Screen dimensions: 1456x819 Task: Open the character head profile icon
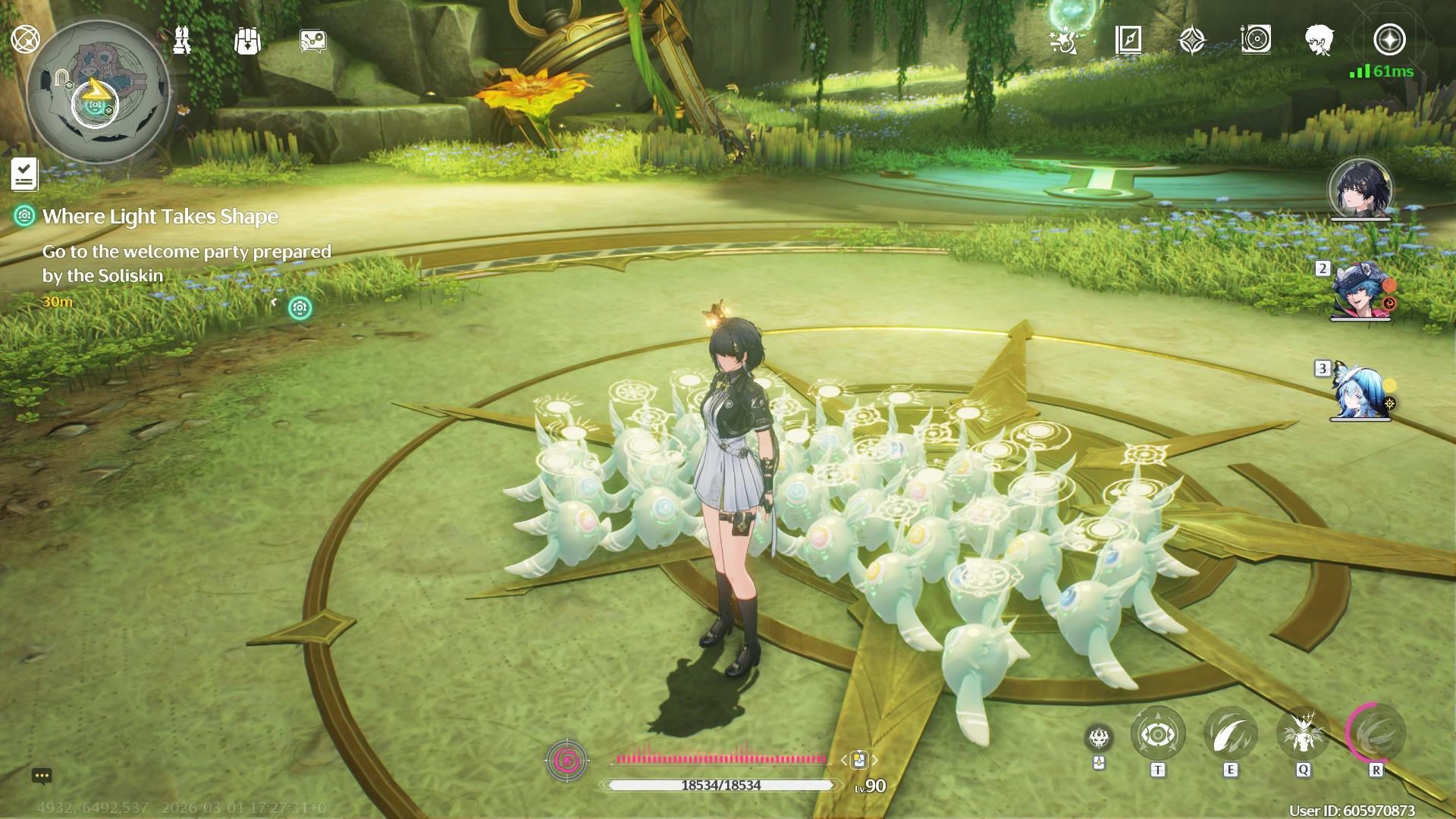point(1319,39)
